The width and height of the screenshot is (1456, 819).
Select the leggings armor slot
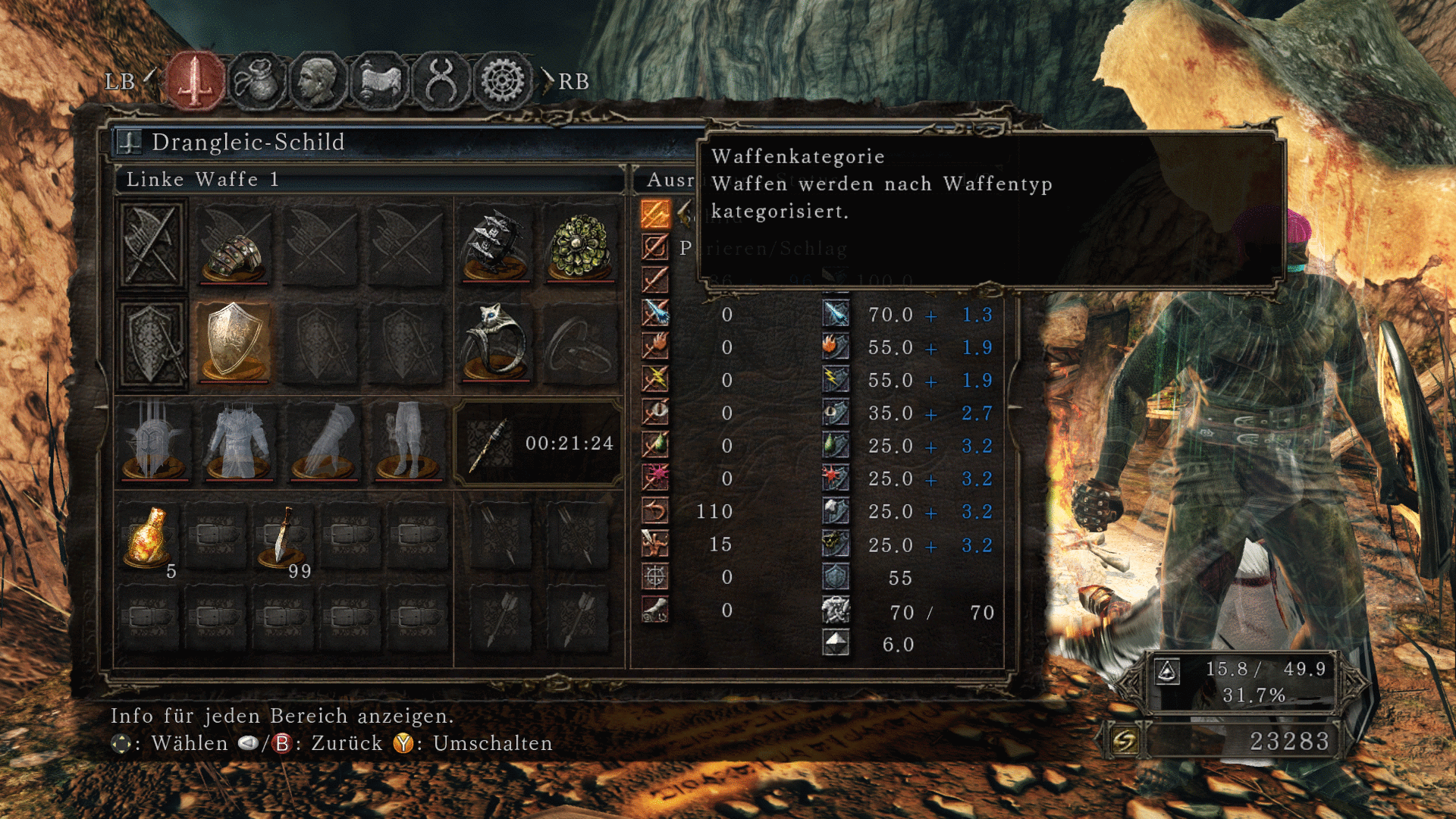pos(408,443)
